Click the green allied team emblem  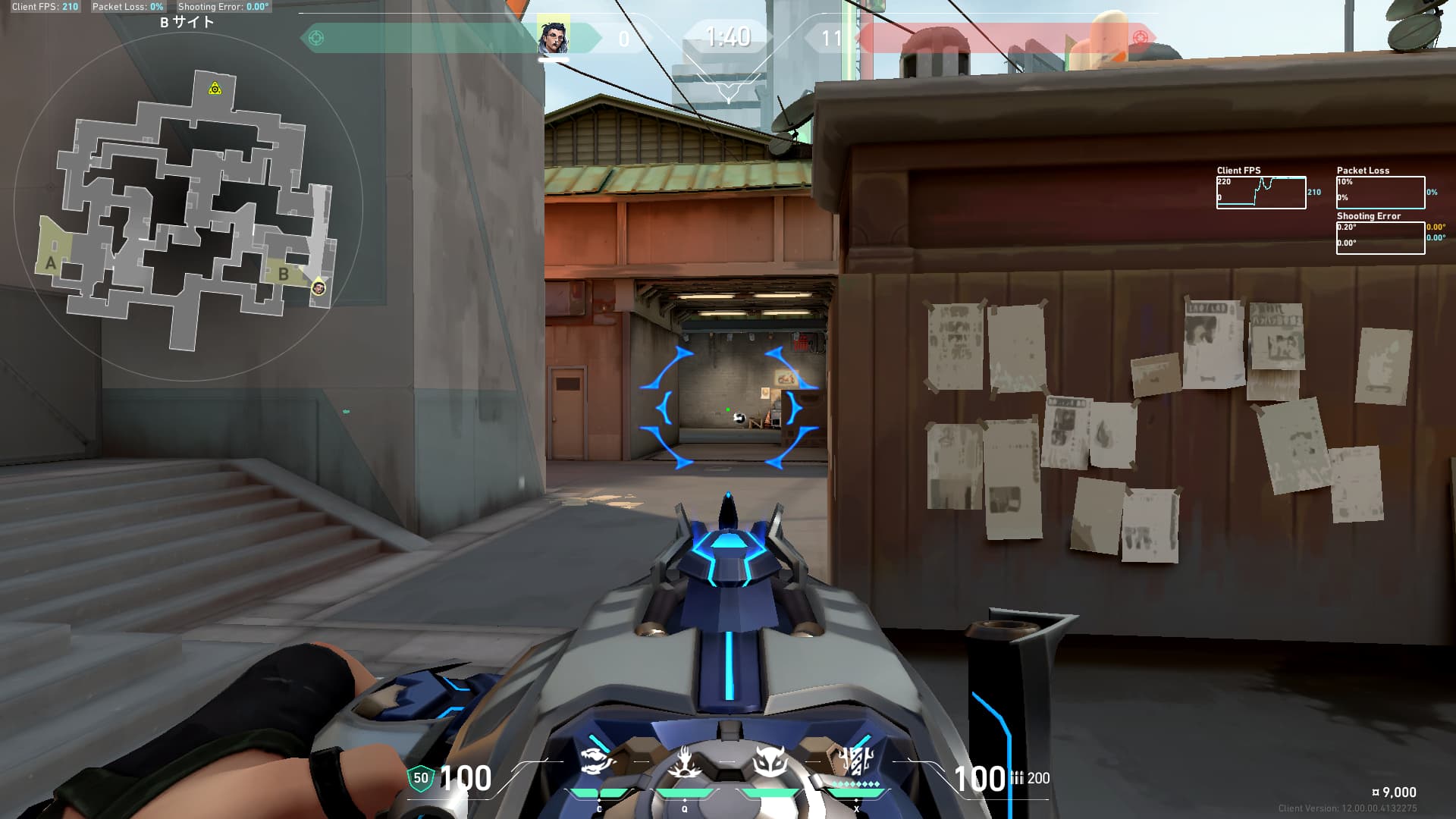316,38
